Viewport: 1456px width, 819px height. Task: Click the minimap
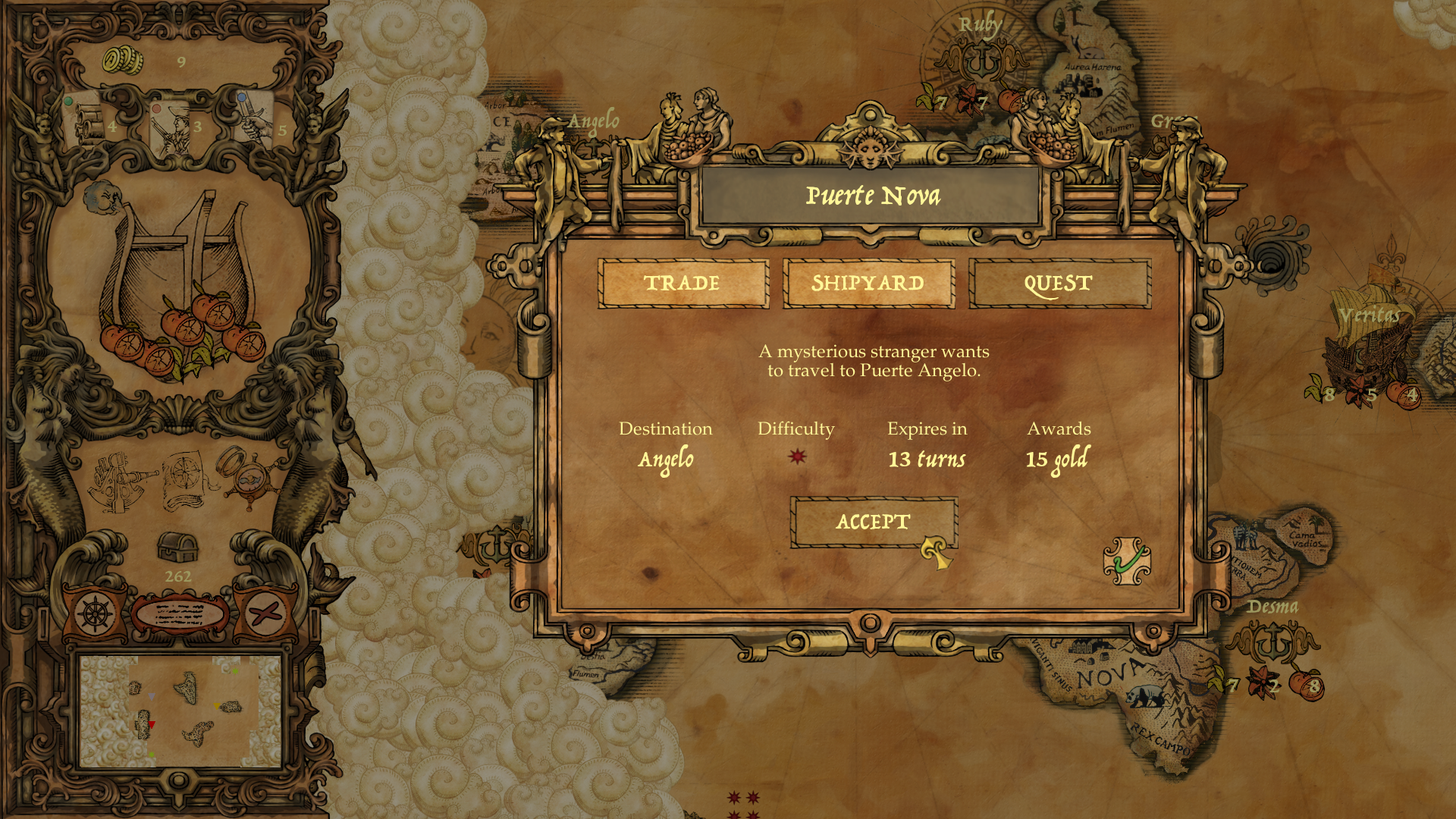[180, 711]
